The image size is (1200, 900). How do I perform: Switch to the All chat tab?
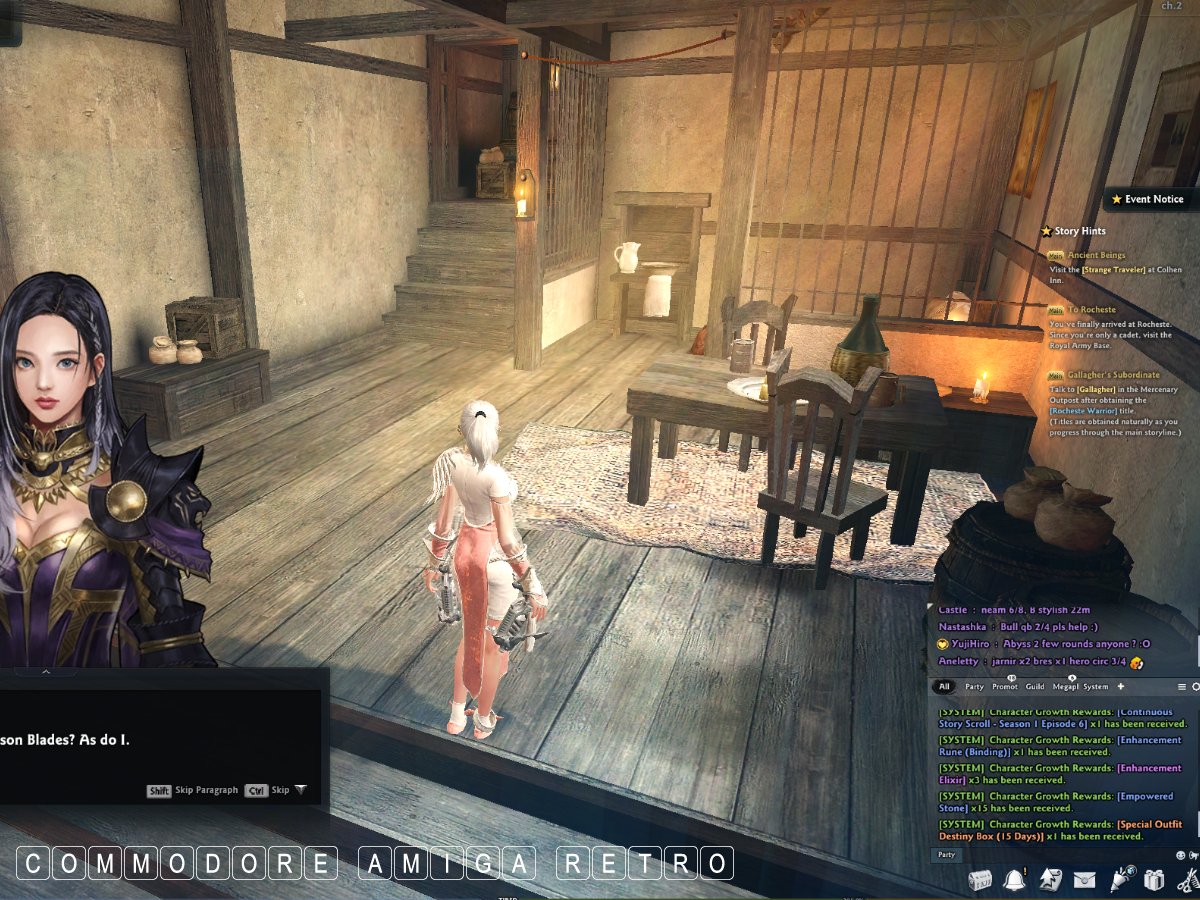point(944,687)
